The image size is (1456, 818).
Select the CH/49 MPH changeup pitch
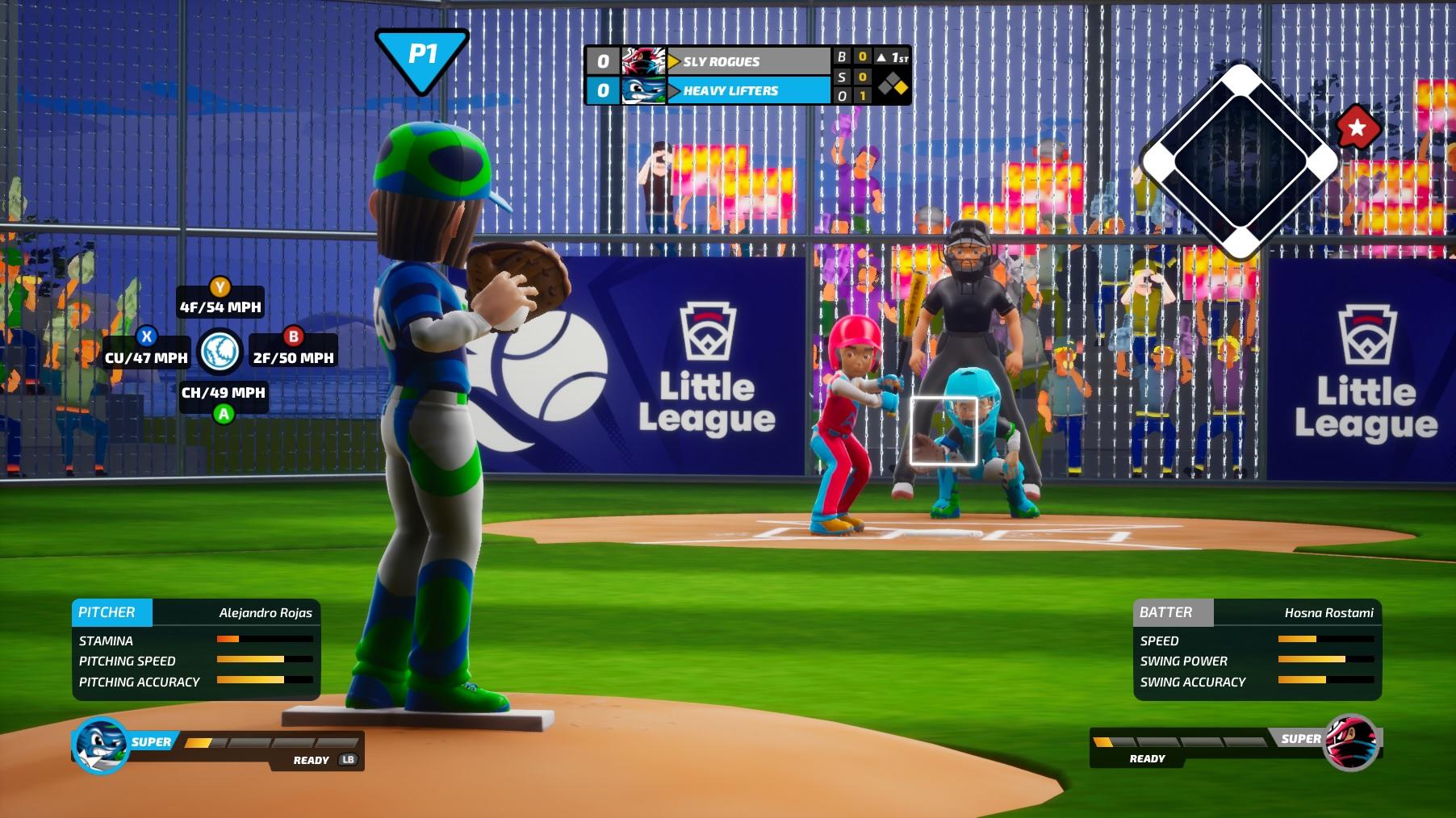223,393
